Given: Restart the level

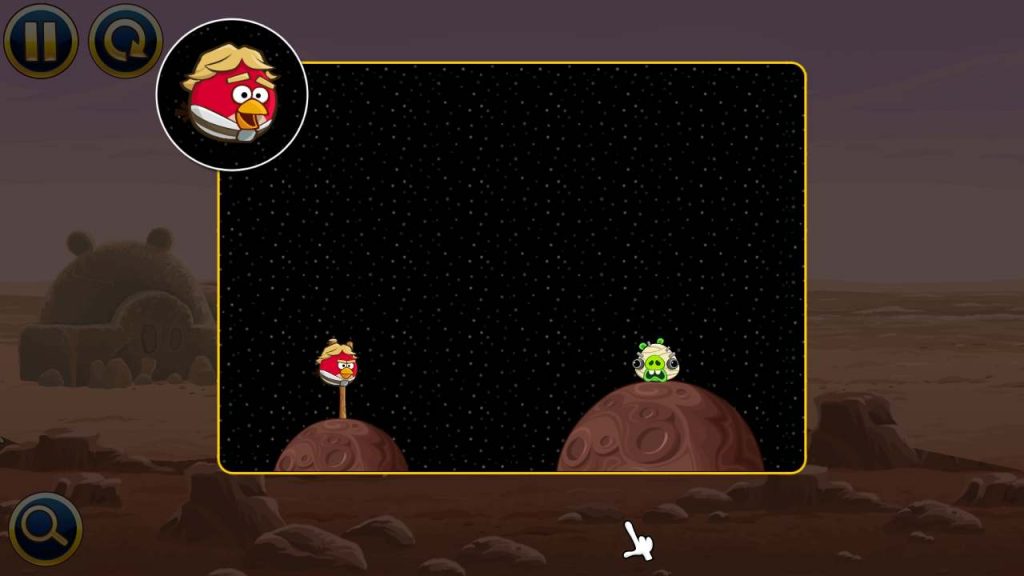Looking at the screenshot, I should [x=125, y=41].
